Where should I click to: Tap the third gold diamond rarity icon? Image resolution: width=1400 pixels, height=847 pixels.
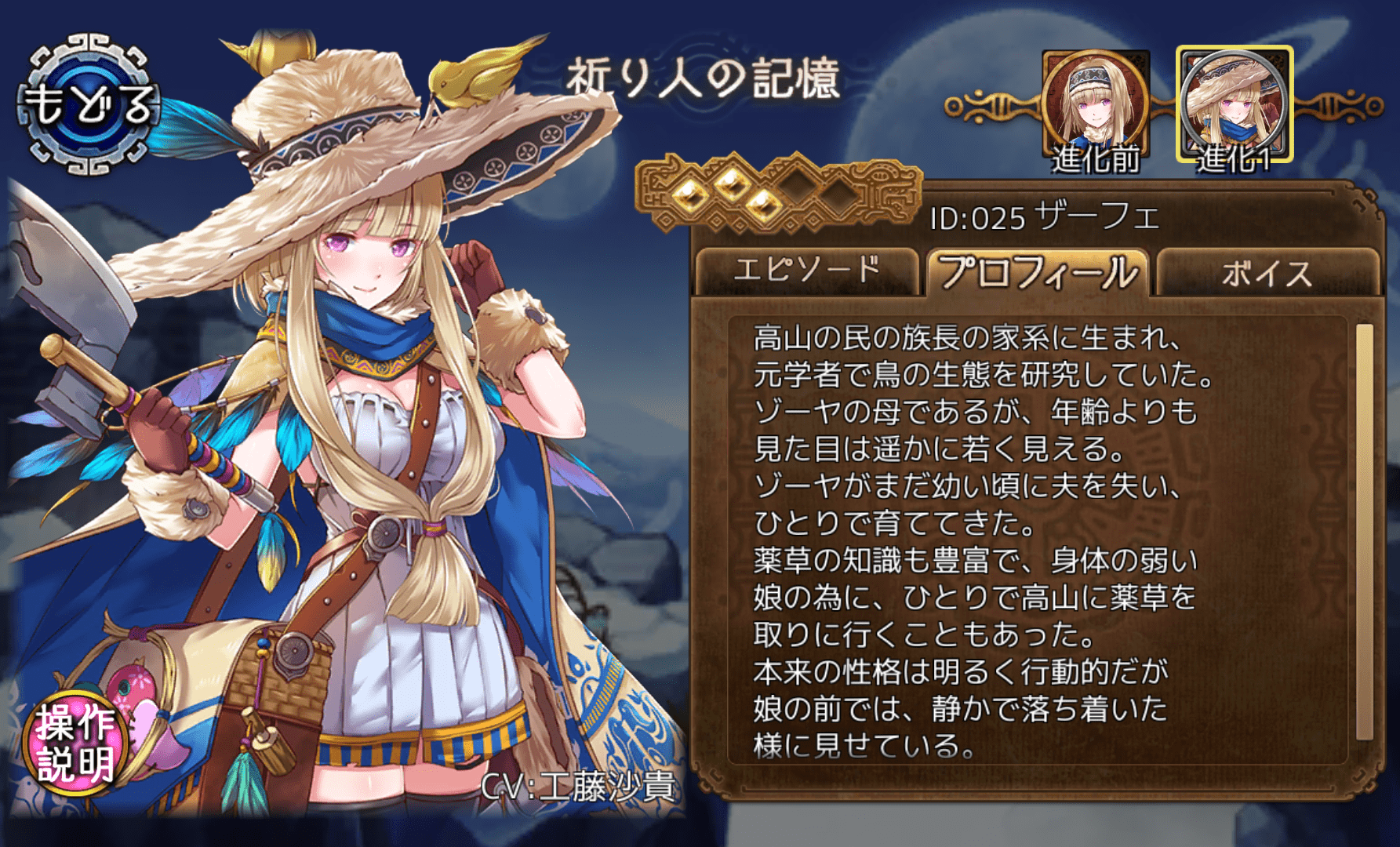coord(763,203)
